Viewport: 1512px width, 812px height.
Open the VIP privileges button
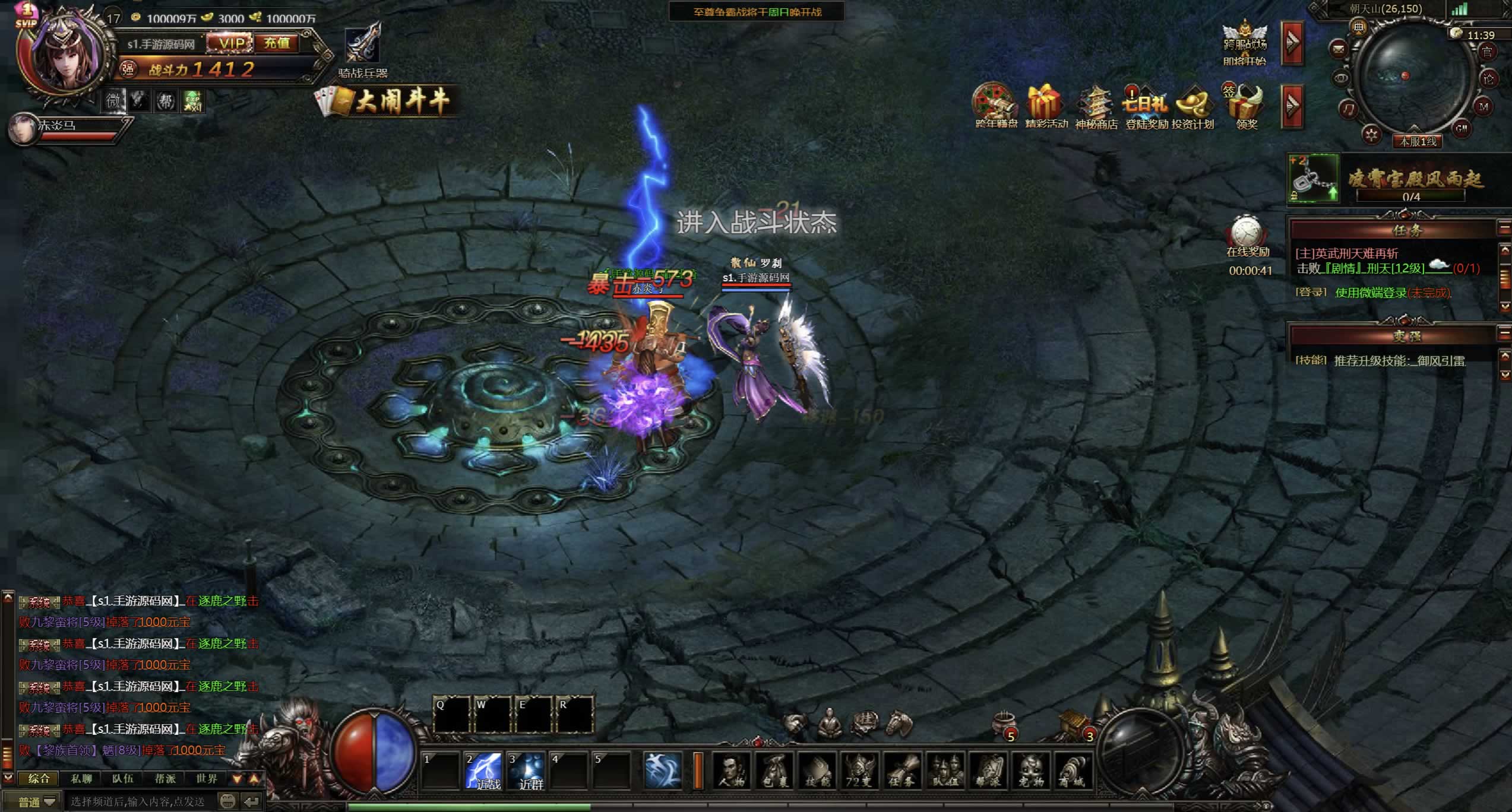pyautogui.click(x=231, y=43)
